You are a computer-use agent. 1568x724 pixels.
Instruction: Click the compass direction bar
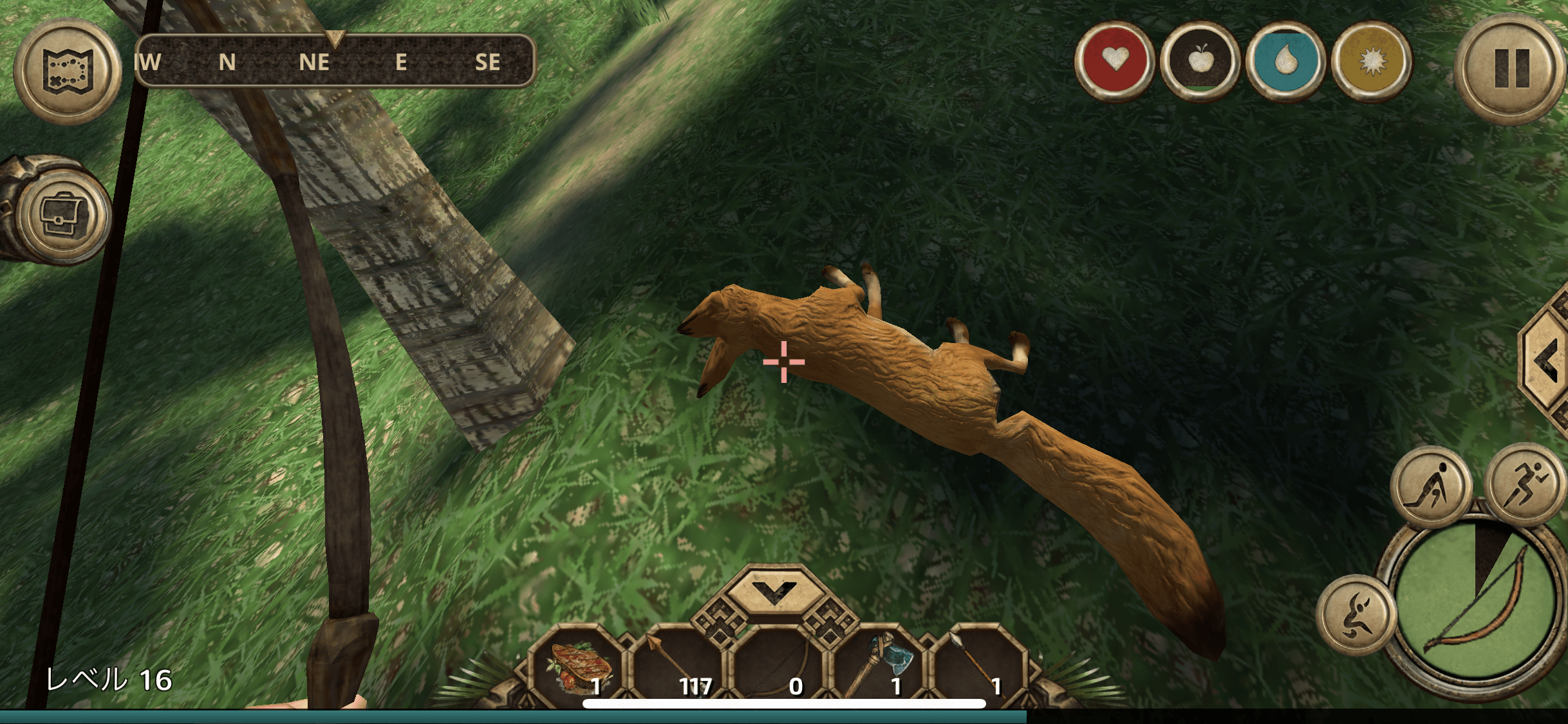pos(335,61)
